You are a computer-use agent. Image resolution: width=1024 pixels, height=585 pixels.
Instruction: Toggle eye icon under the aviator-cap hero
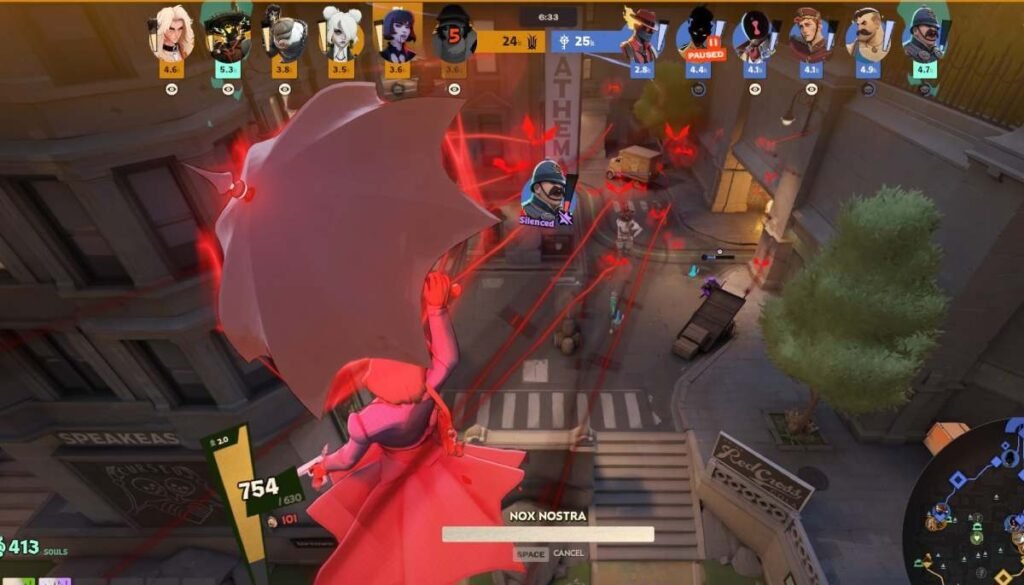point(811,89)
